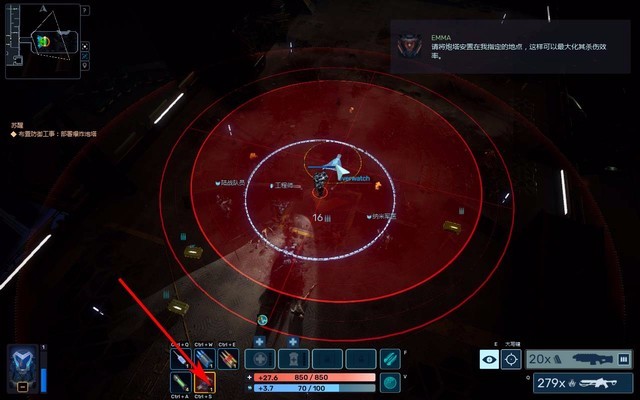Toggle the crosshair aim mode button
This screenshot has height=400, width=640.
coord(511,359)
